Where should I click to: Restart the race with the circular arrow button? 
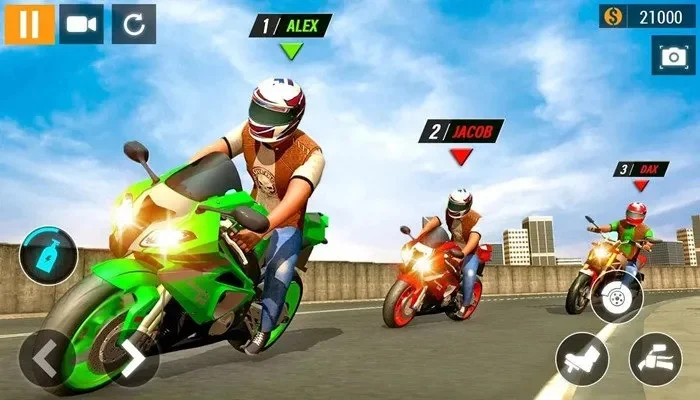pos(134,24)
